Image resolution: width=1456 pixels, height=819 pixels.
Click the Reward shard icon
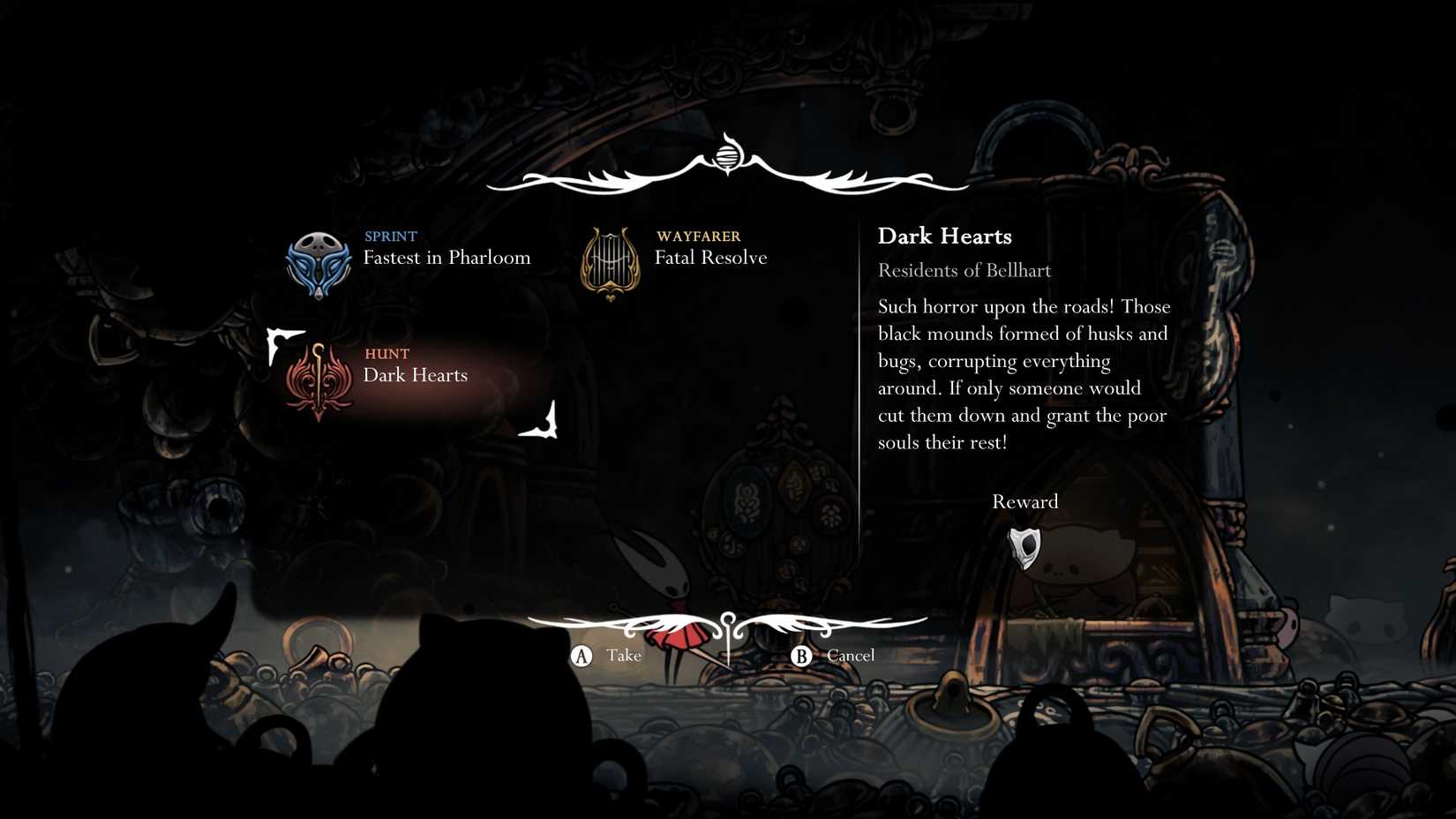(x=1025, y=545)
